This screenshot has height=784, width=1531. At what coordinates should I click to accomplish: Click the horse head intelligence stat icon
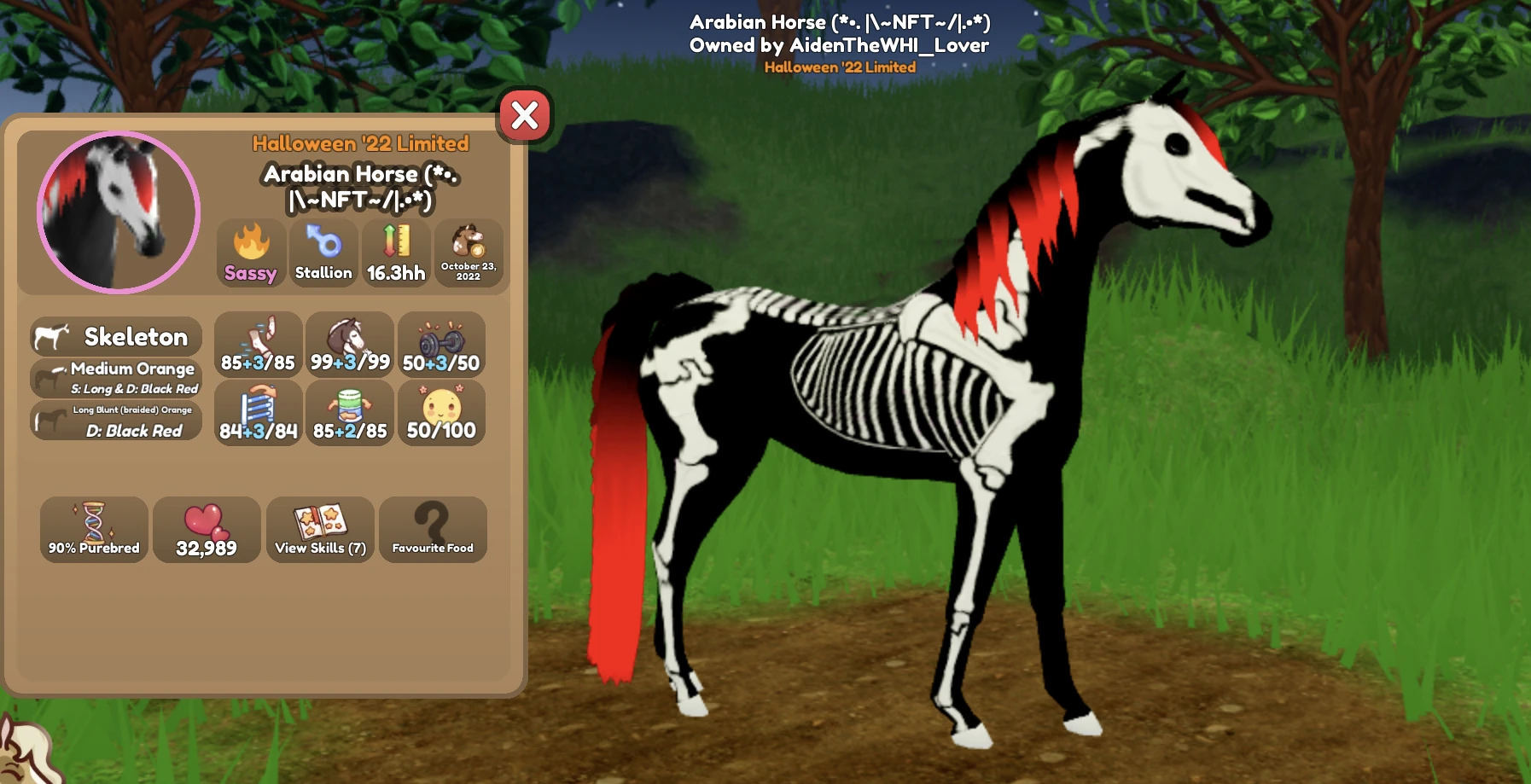350,346
